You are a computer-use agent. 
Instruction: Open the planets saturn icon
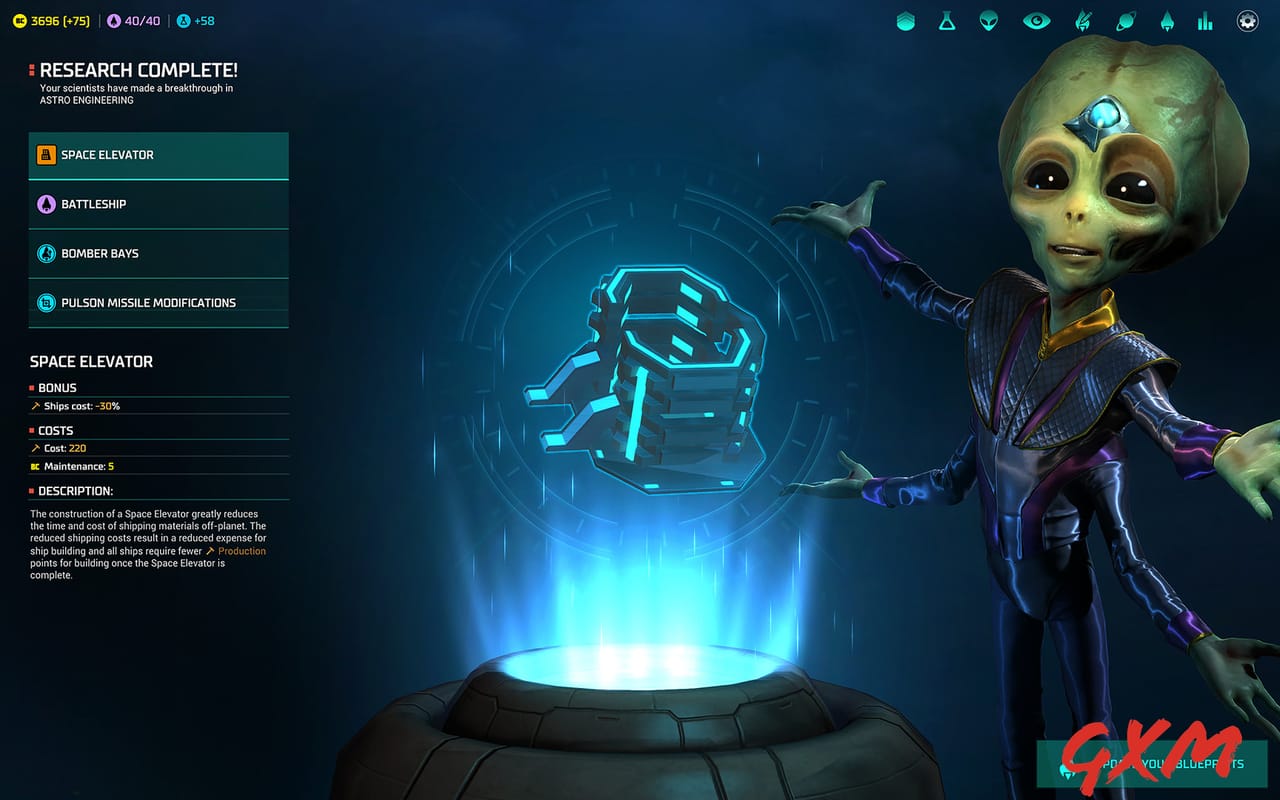[x=1125, y=20]
